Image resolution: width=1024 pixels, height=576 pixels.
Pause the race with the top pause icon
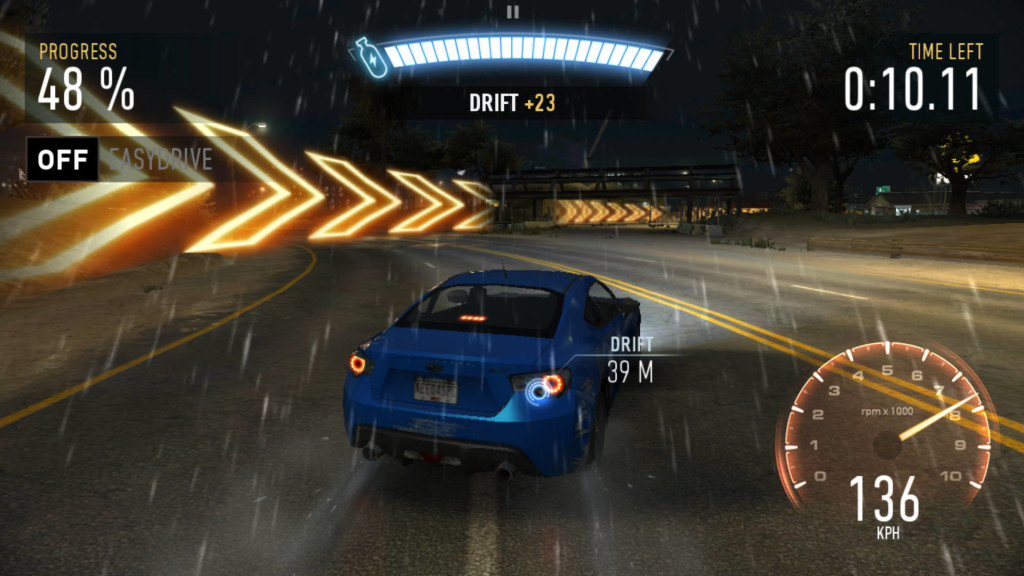click(x=512, y=12)
